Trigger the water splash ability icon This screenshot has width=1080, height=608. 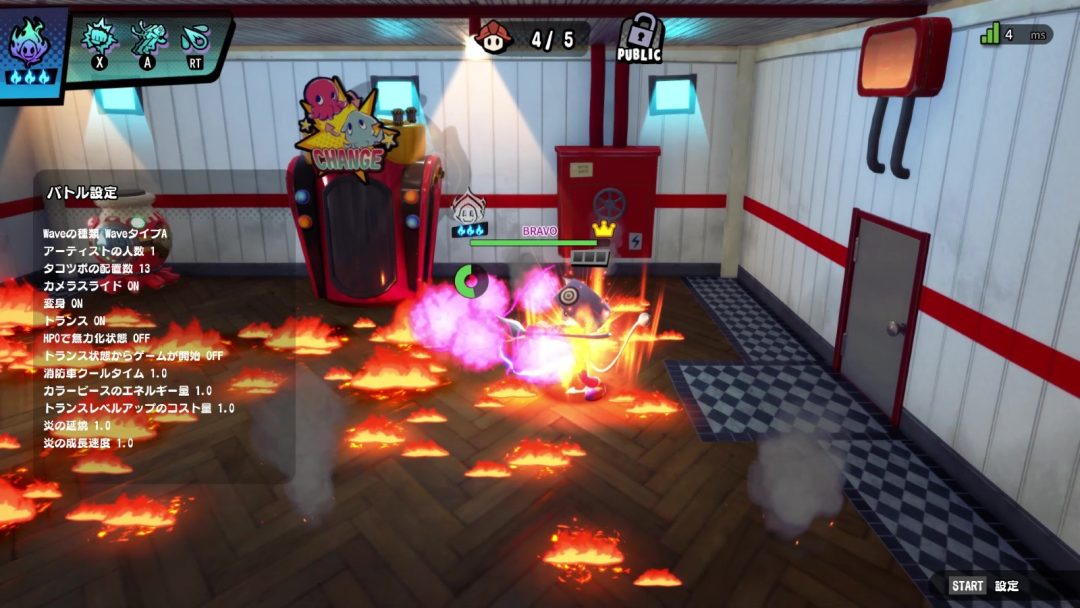[x=193, y=40]
